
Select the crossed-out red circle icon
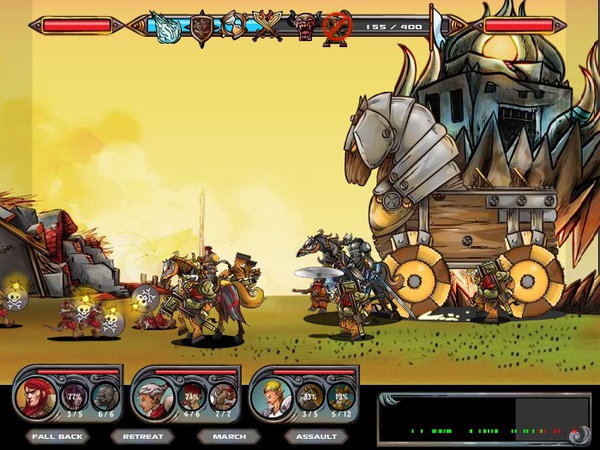coord(336,27)
